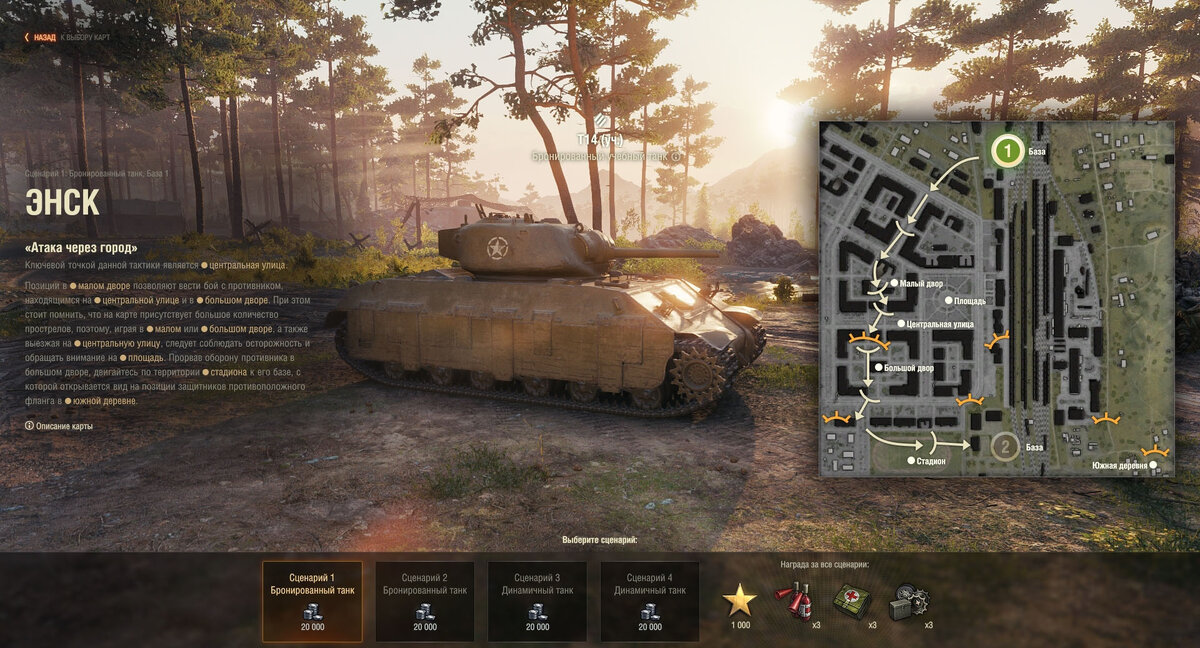Image resolution: width=1200 pixels, height=648 pixels.
Task: Pick Сценарий 3 dynamic tank tile
Action: 537,601
